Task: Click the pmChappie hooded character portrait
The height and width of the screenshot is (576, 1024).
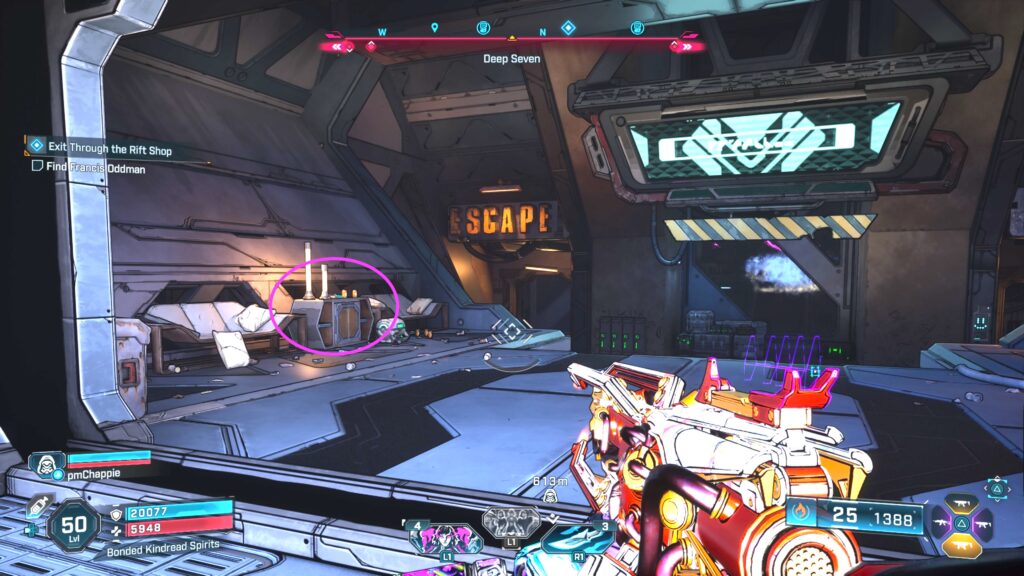Action: [x=46, y=465]
